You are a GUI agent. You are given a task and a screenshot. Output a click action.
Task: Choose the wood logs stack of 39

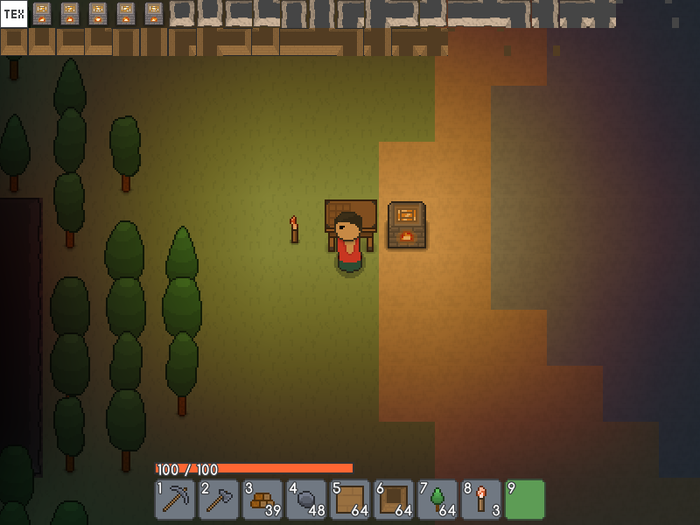[x=263, y=499]
